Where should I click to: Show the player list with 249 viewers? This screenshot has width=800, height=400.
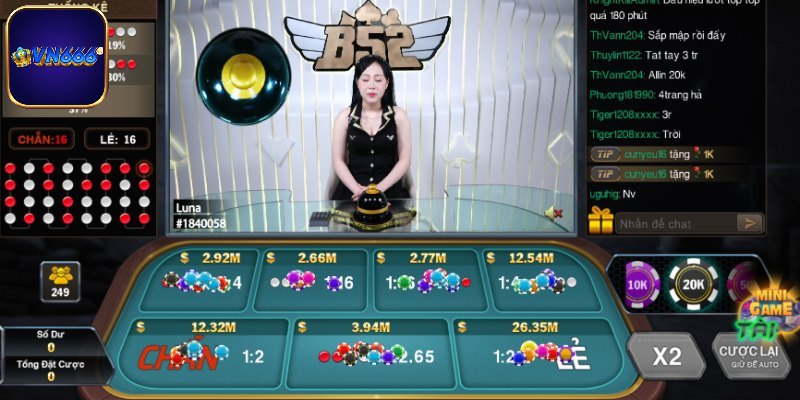pyautogui.click(x=59, y=281)
